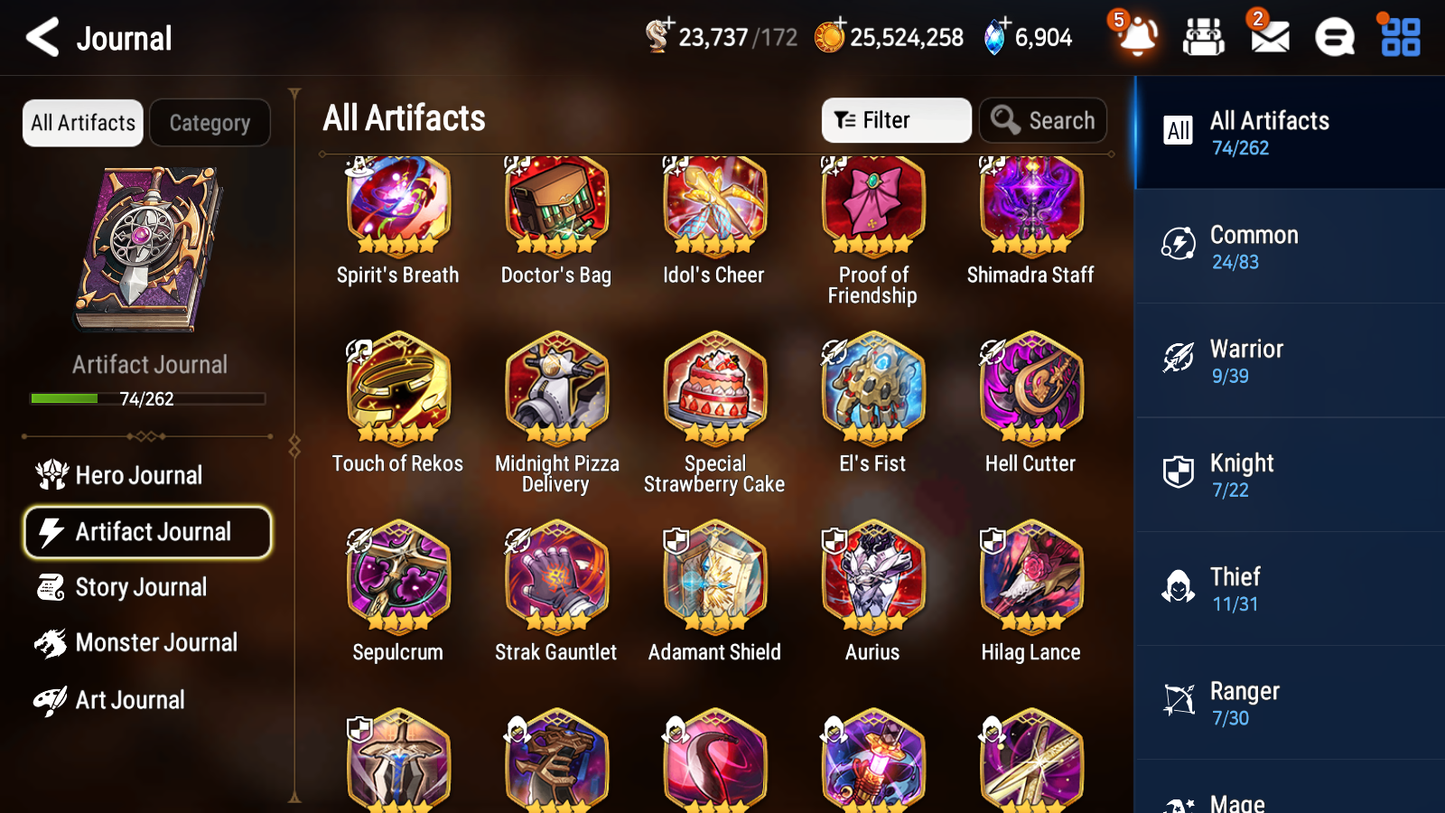Screen dimensions: 1445x813
Task: Open the mailbox with 2 new messages
Action: click(1268, 37)
